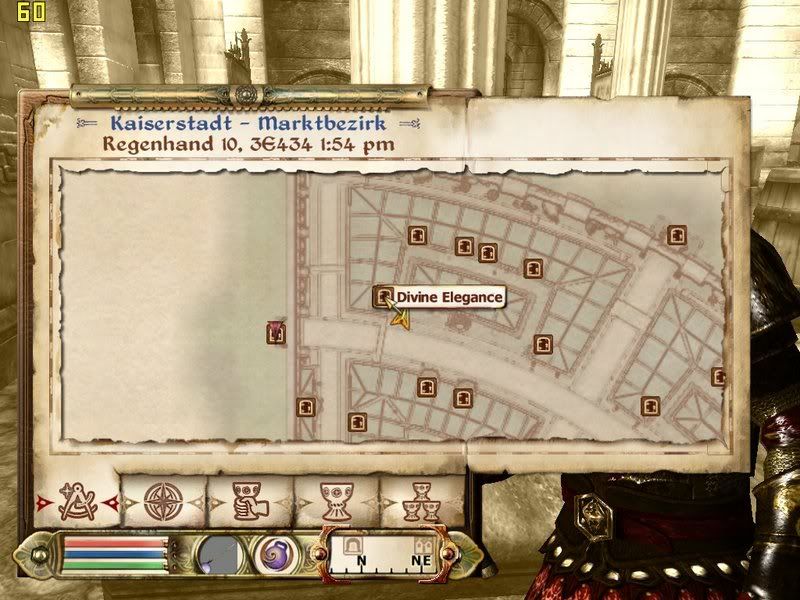Open the magic menu purple swirl icon
The height and width of the screenshot is (600, 800).
pos(272,555)
